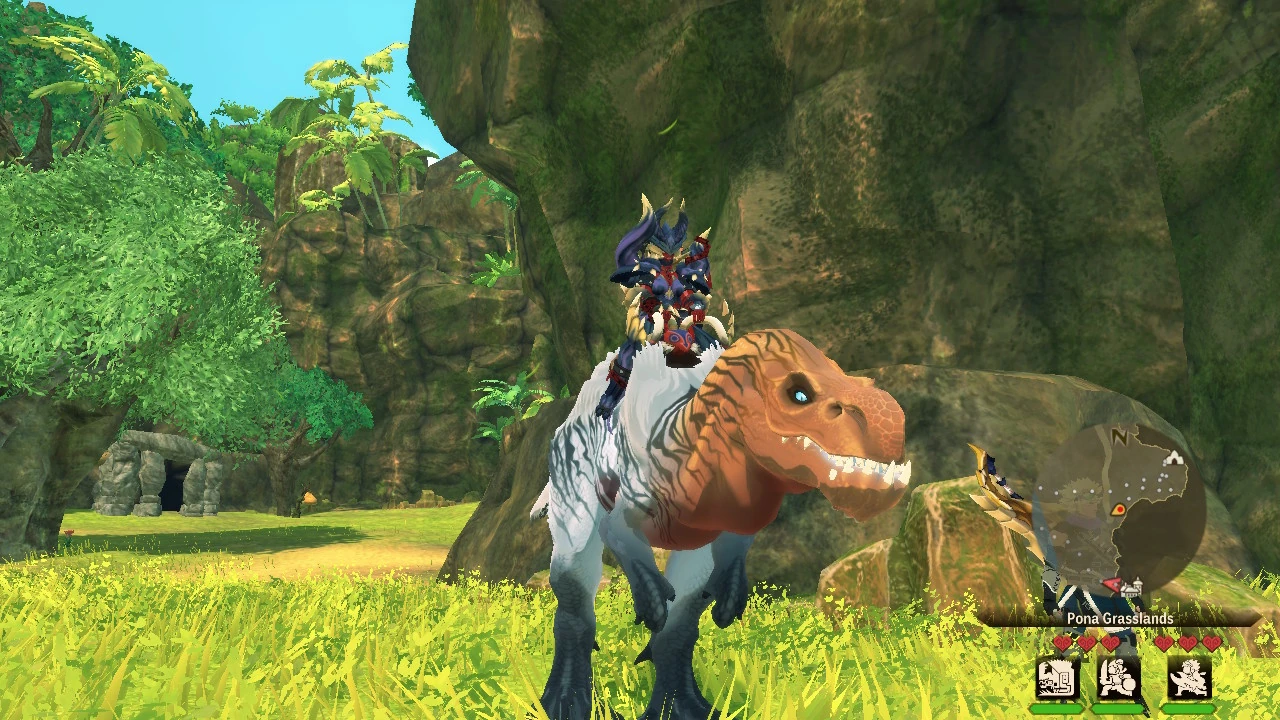Click the North compass indicator on the minimap
Image resolution: width=1280 pixels, height=720 pixels.
pyautogui.click(x=1119, y=439)
